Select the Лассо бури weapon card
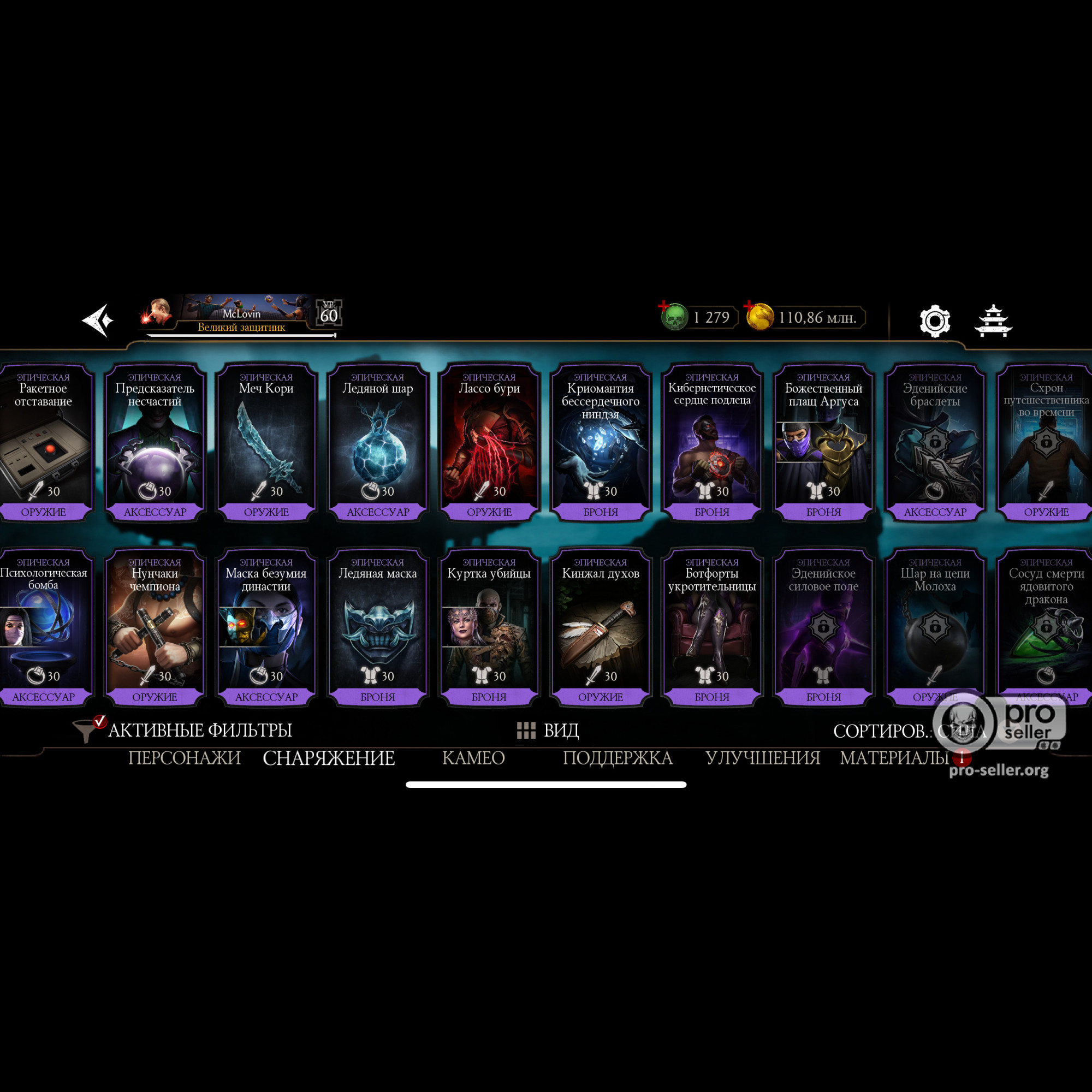The width and height of the screenshot is (1092, 1092). click(x=489, y=441)
